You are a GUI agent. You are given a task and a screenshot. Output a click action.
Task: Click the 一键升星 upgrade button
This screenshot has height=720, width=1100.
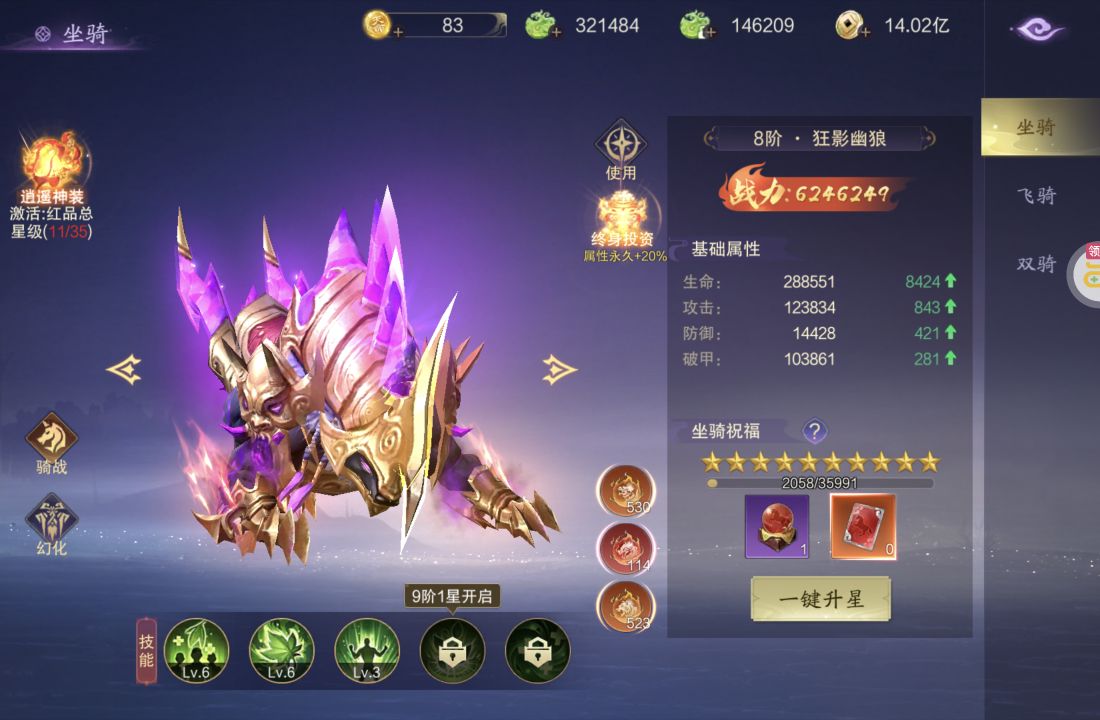tap(820, 598)
